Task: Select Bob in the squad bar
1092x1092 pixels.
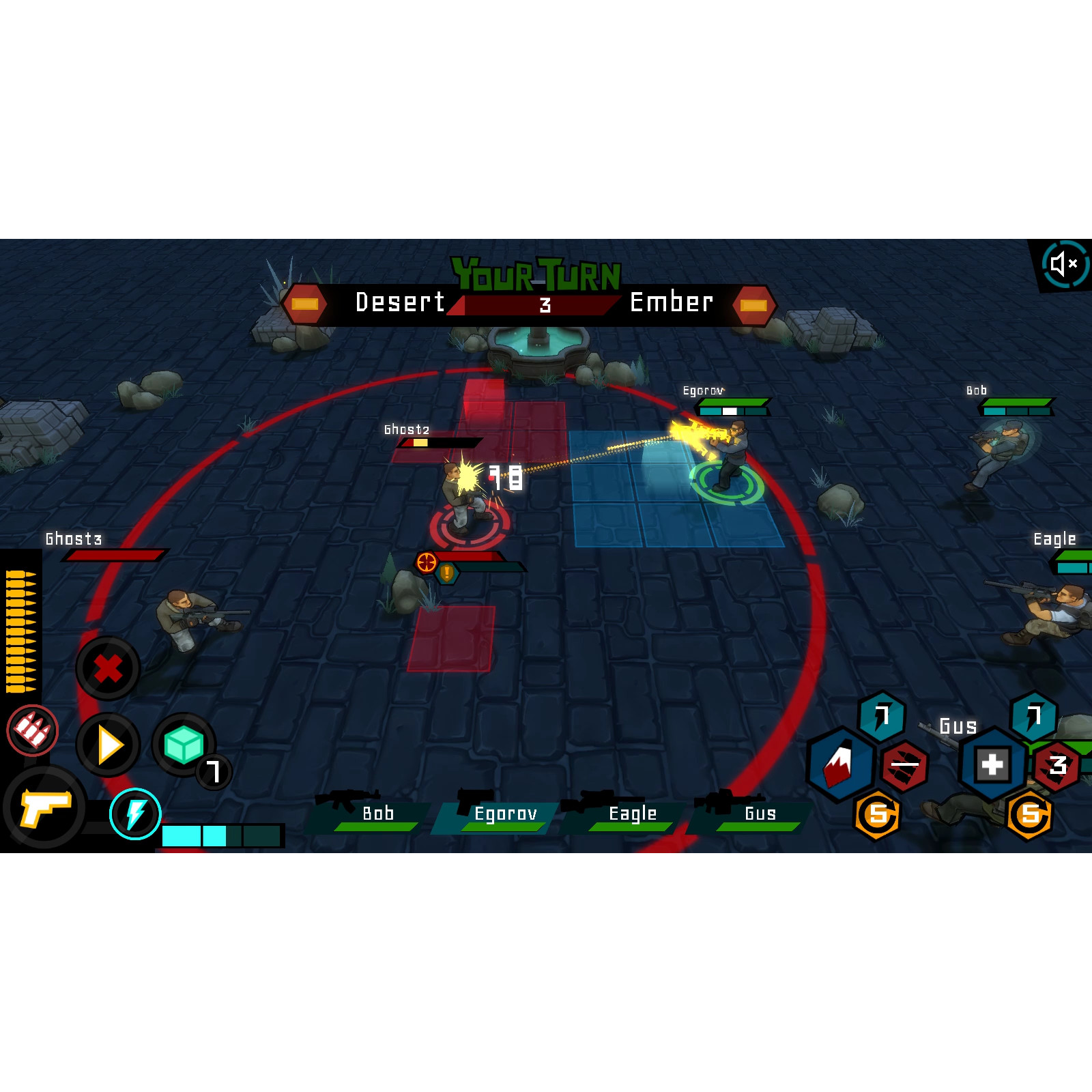Action: (x=372, y=814)
